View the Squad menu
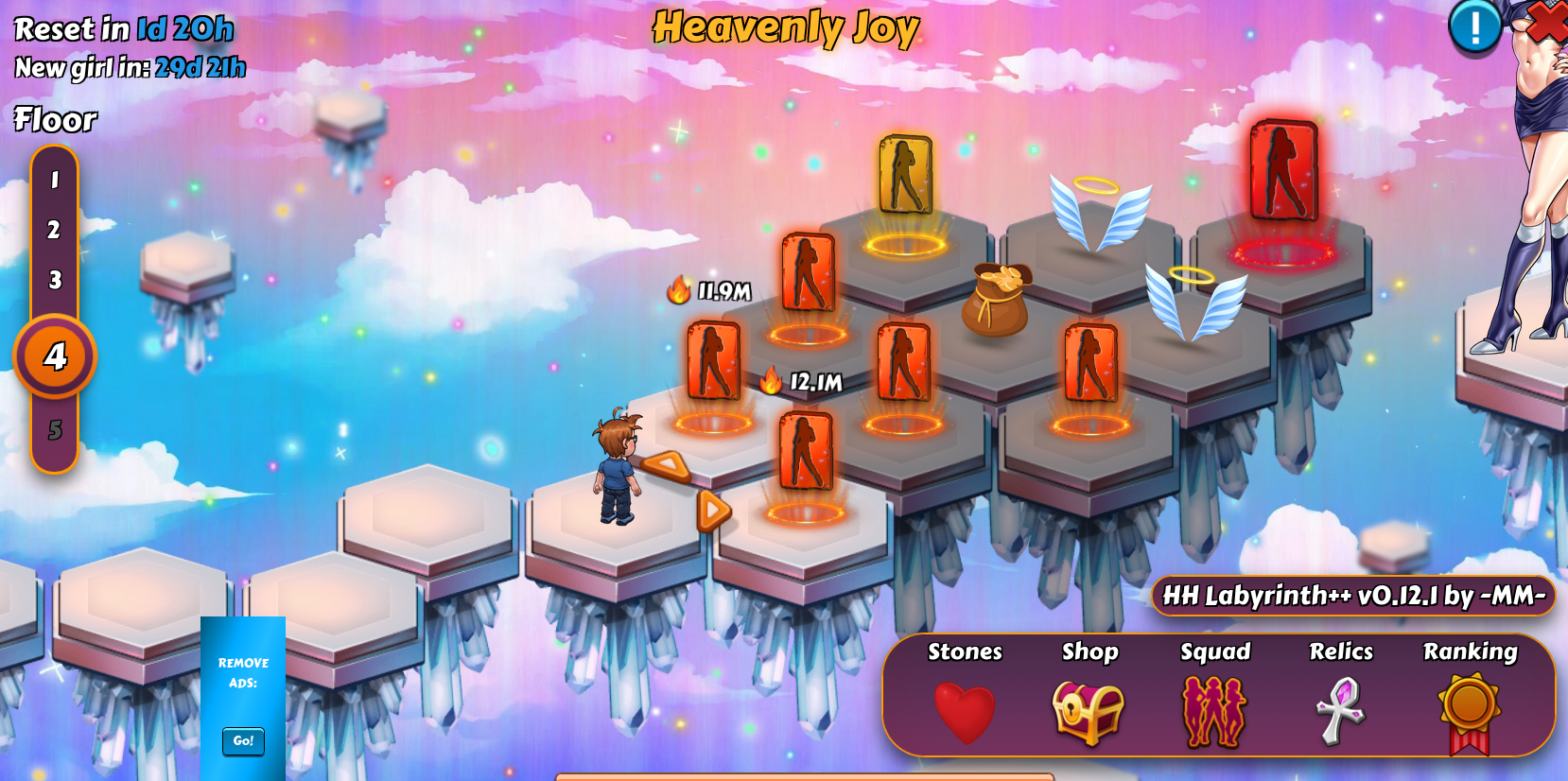The image size is (1568, 781). (1214, 711)
